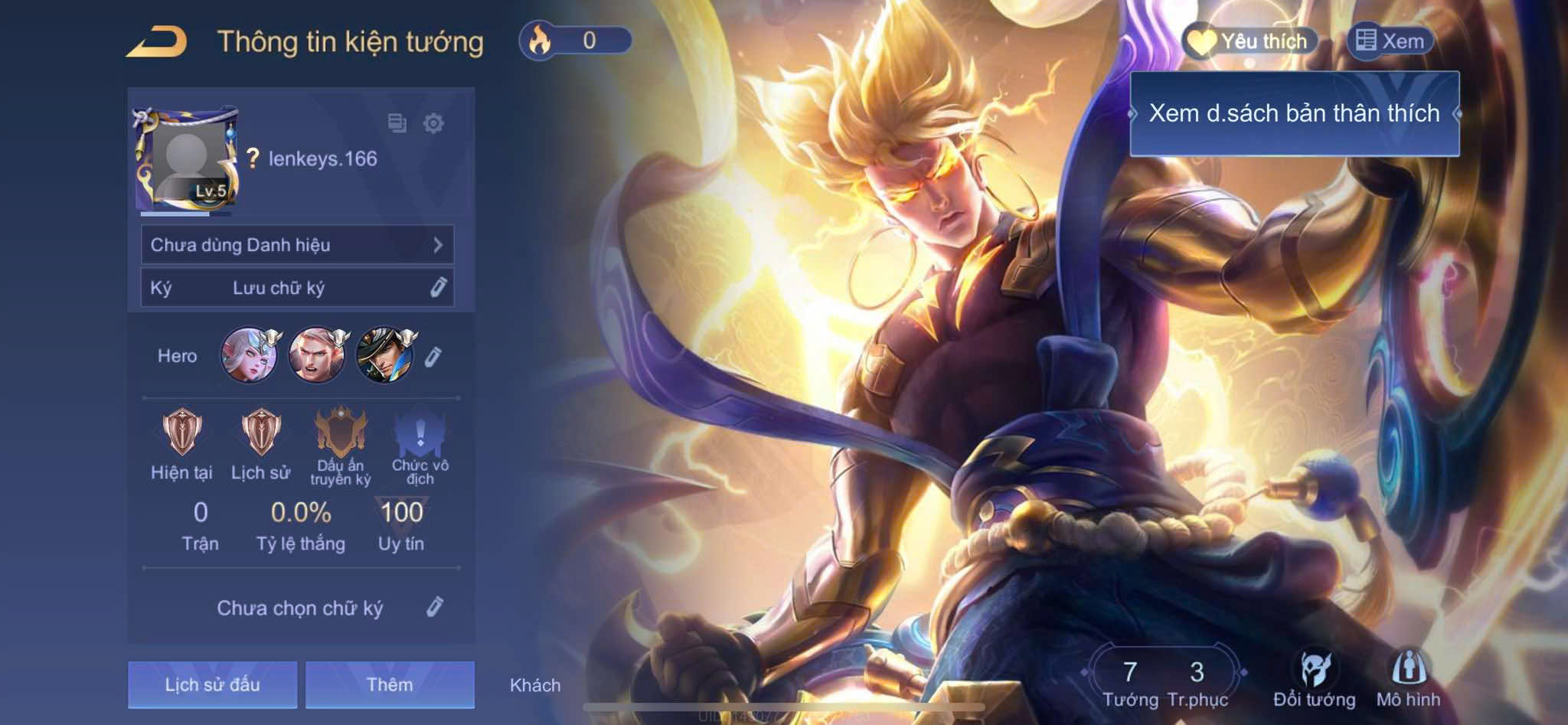Viewport: 1568px width, 725px height.
Task: Click the Yêu thích heart button
Action: click(x=1249, y=41)
